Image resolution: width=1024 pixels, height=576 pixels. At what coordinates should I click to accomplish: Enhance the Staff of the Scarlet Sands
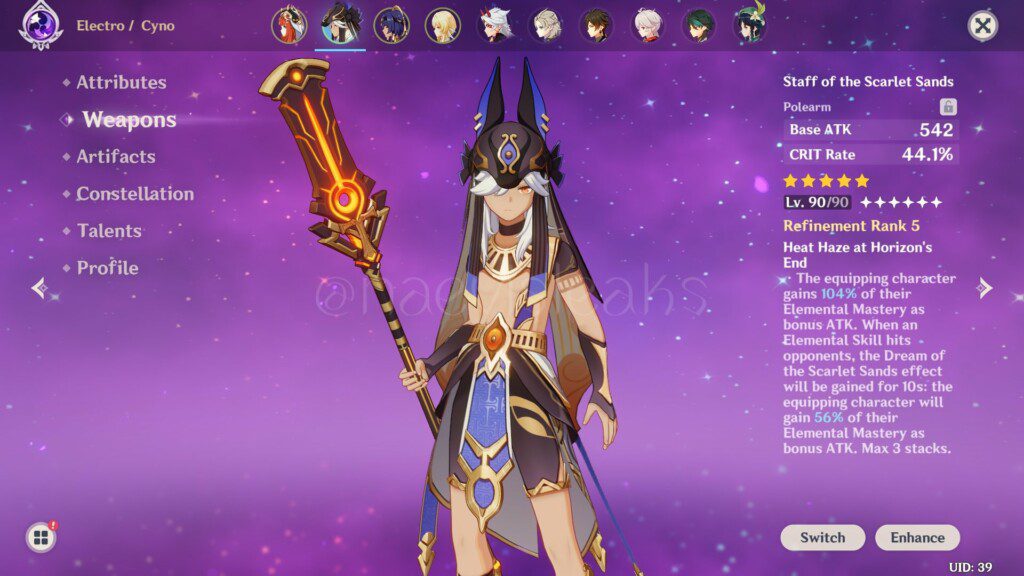click(x=917, y=538)
